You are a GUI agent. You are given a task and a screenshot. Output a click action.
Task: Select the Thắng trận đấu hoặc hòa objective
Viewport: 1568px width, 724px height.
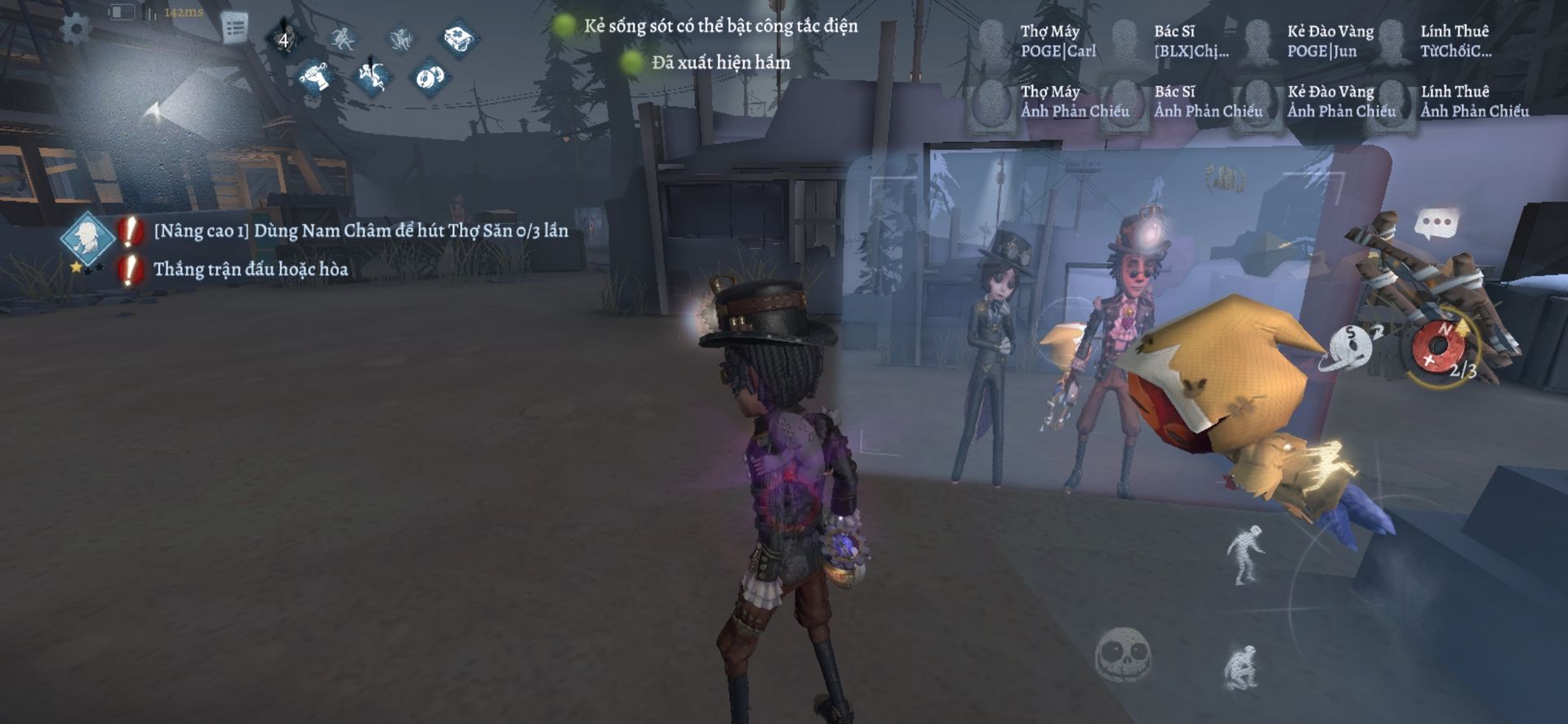coord(250,270)
